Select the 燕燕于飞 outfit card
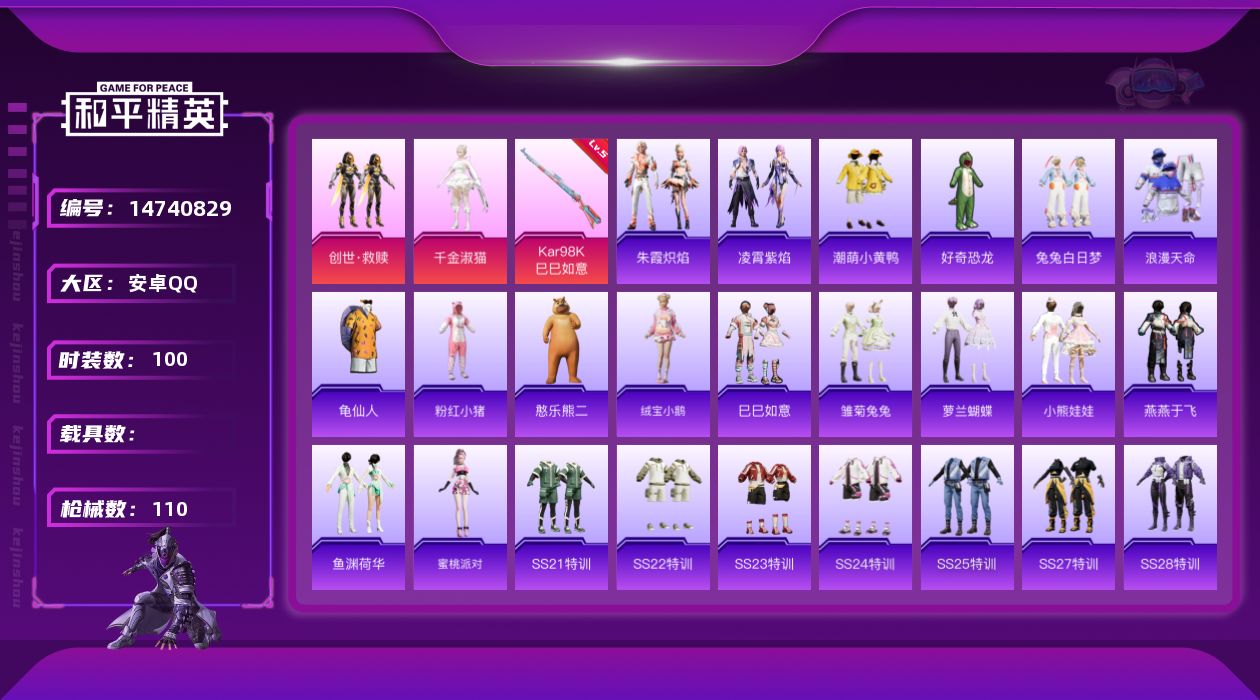Screen dimensions: 1260x700 pos(1170,364)
